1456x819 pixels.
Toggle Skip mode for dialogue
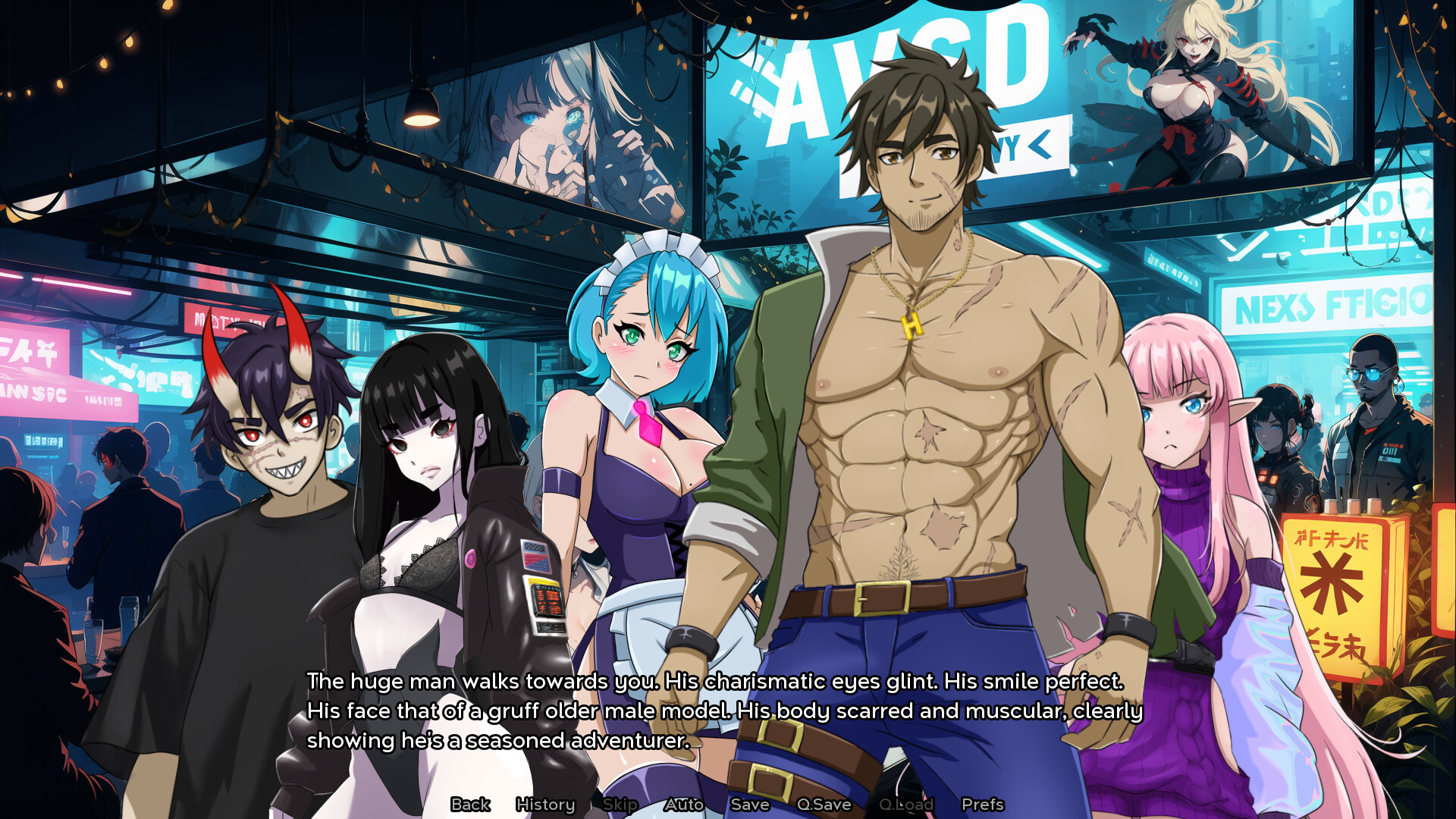click(620, 804)
